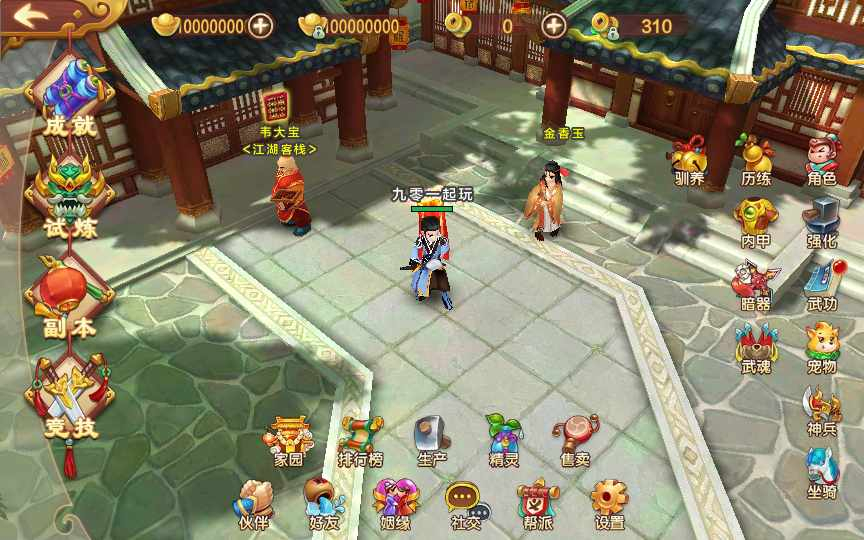Viewport: 864px width, 540px height.
Task: Open the 好友 friends list
Action: pos(323,503)
